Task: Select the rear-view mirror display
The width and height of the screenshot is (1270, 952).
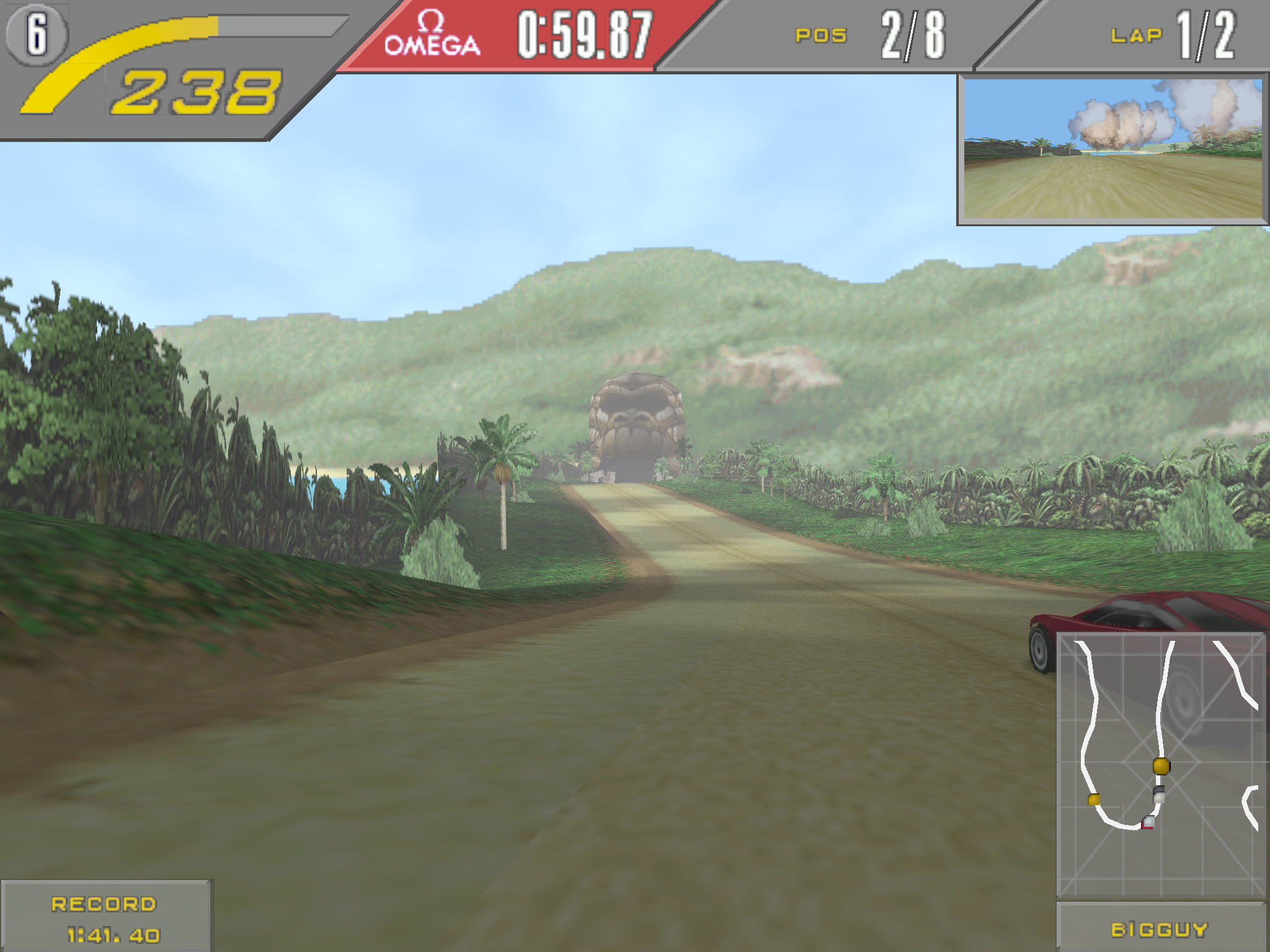Action: pos(1112,149)
